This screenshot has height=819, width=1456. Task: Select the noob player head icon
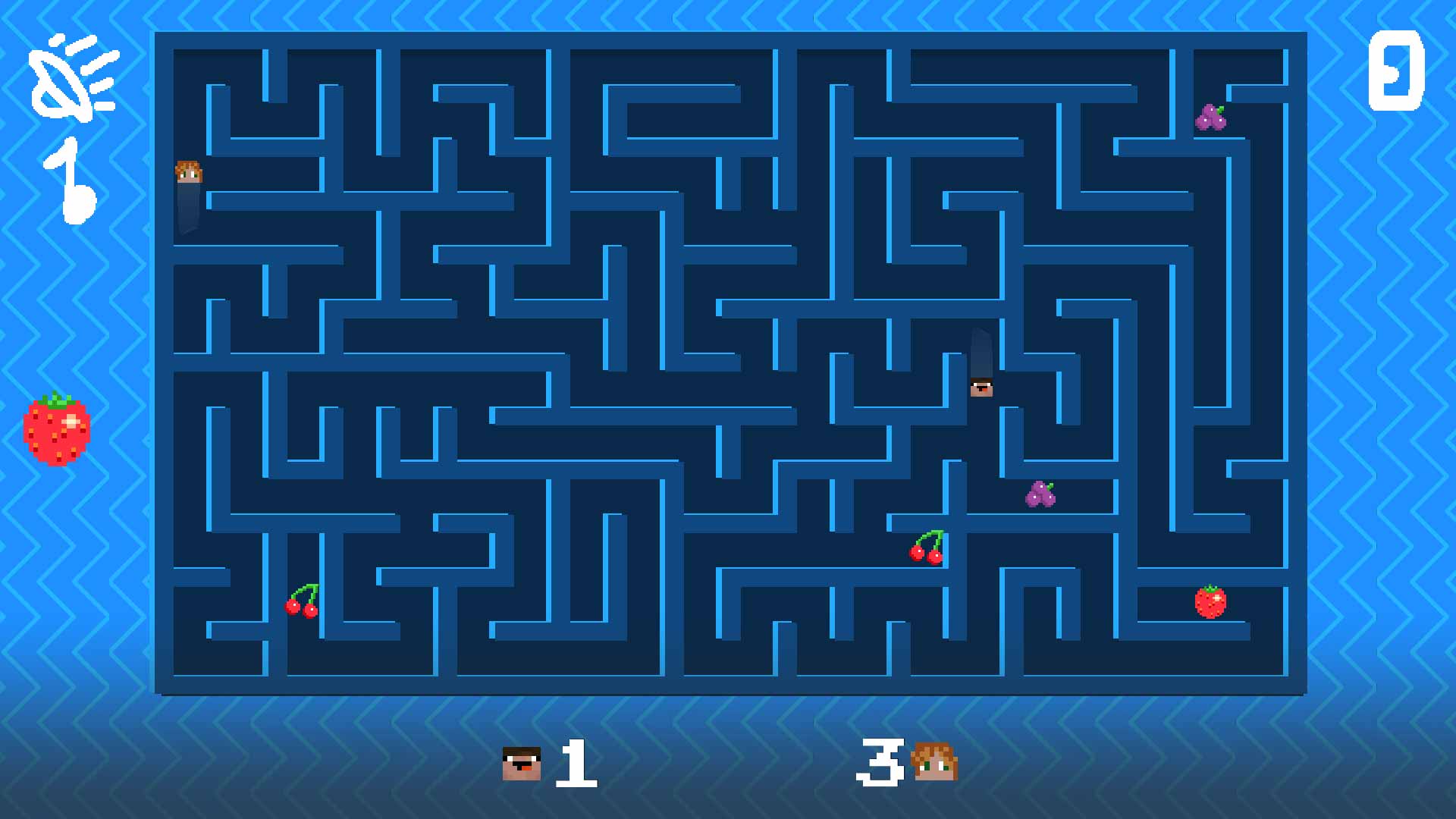[x=521, y=764]
